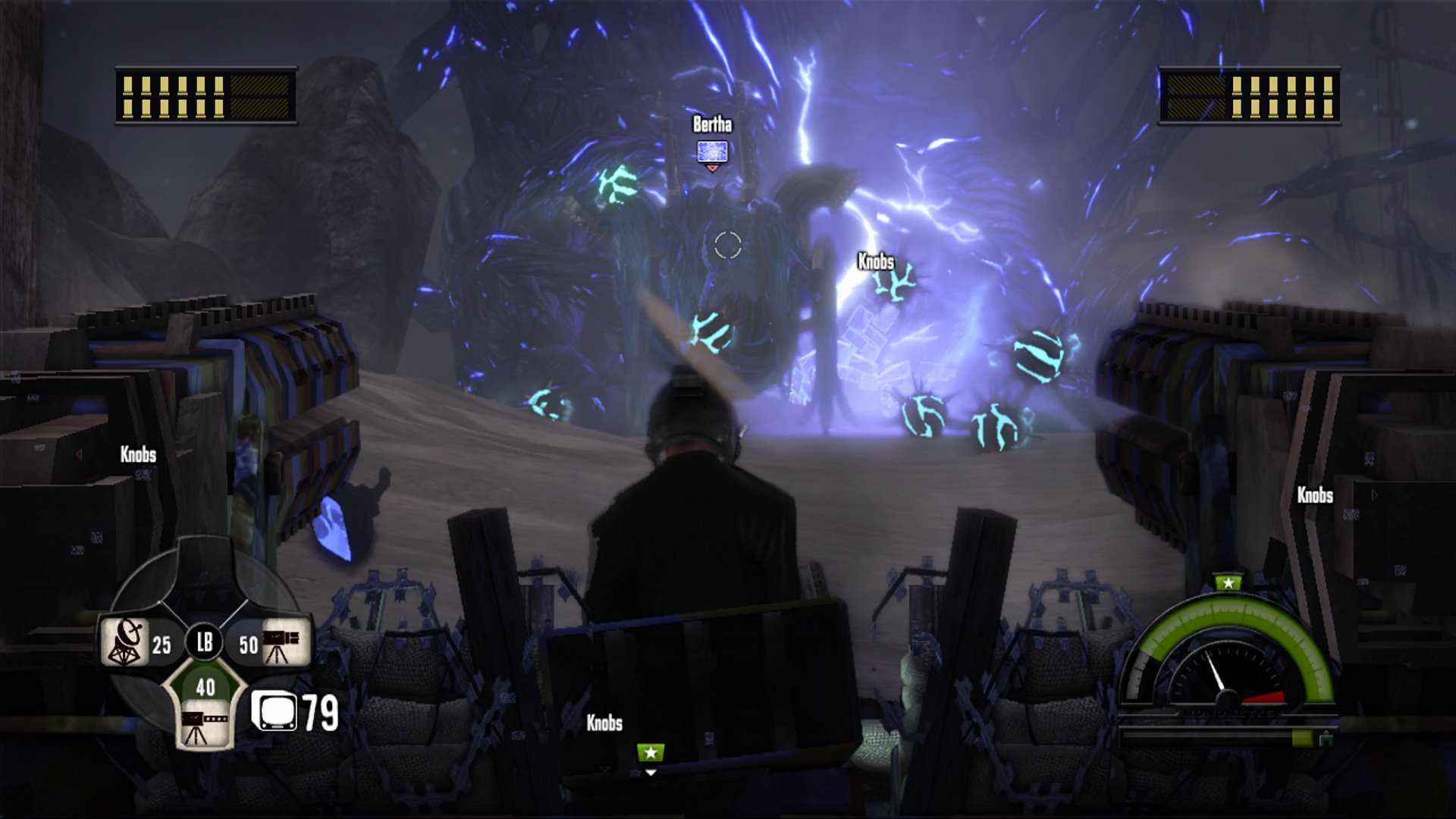Click the star badge atop the Monometre gauge
Screen dimensions: 1456x819
tap(1228, 582)
